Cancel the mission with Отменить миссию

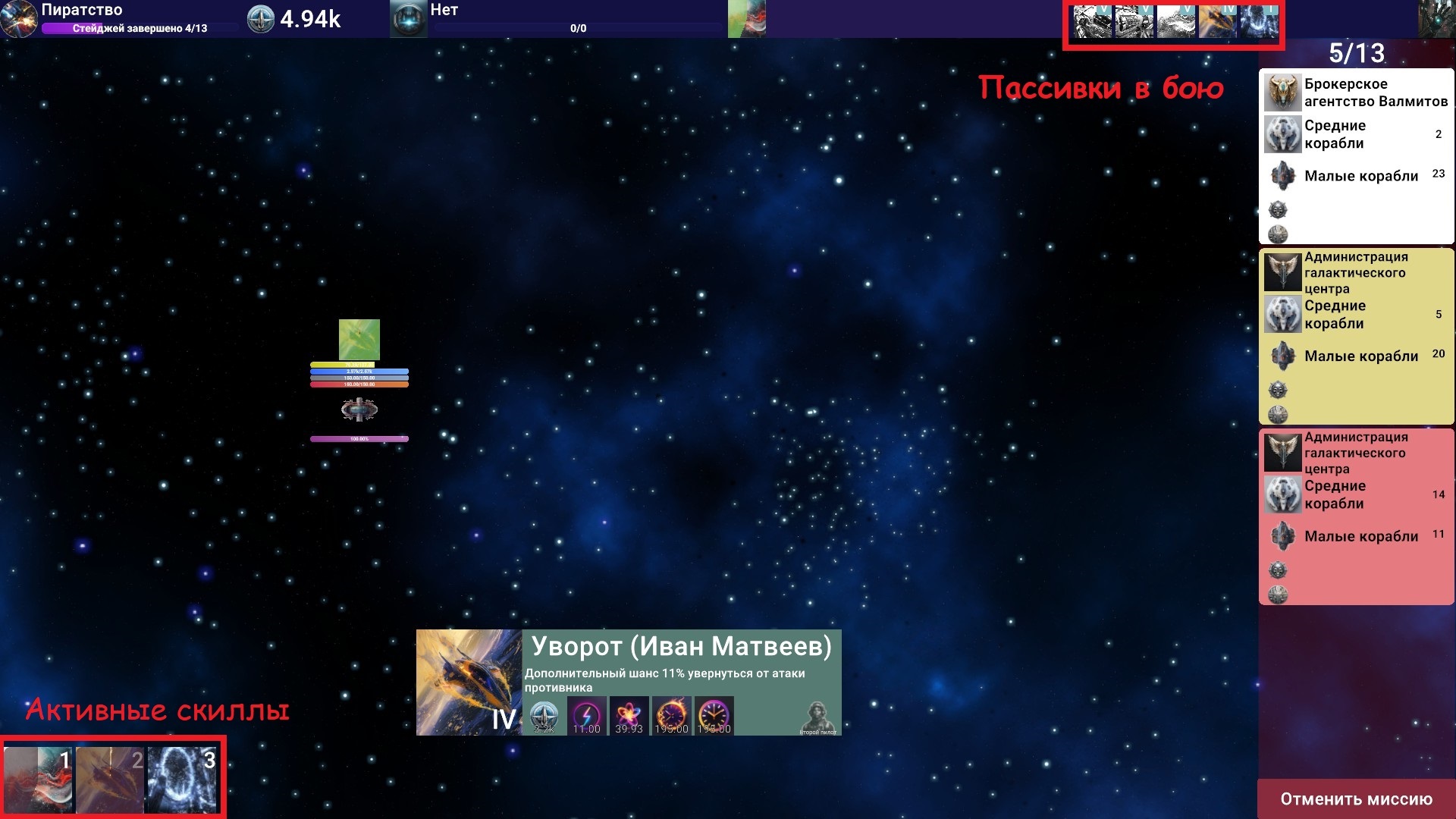(x=1356, y=799)
